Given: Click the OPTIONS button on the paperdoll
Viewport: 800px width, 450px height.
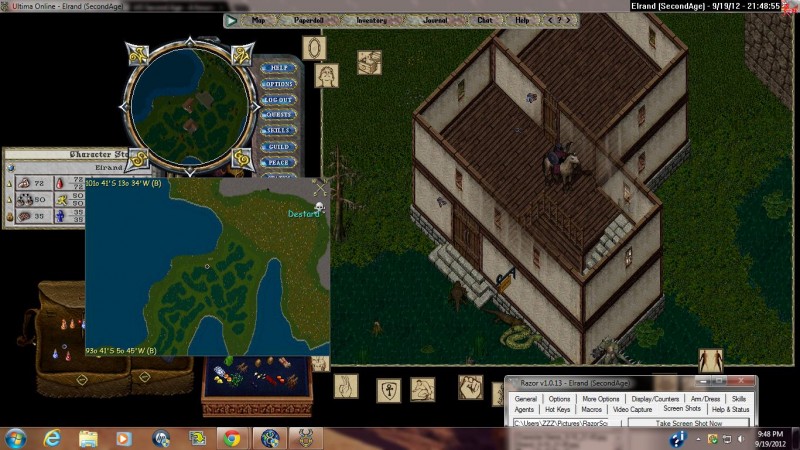Looking at the screenshot, I should (x=279, y=84).
